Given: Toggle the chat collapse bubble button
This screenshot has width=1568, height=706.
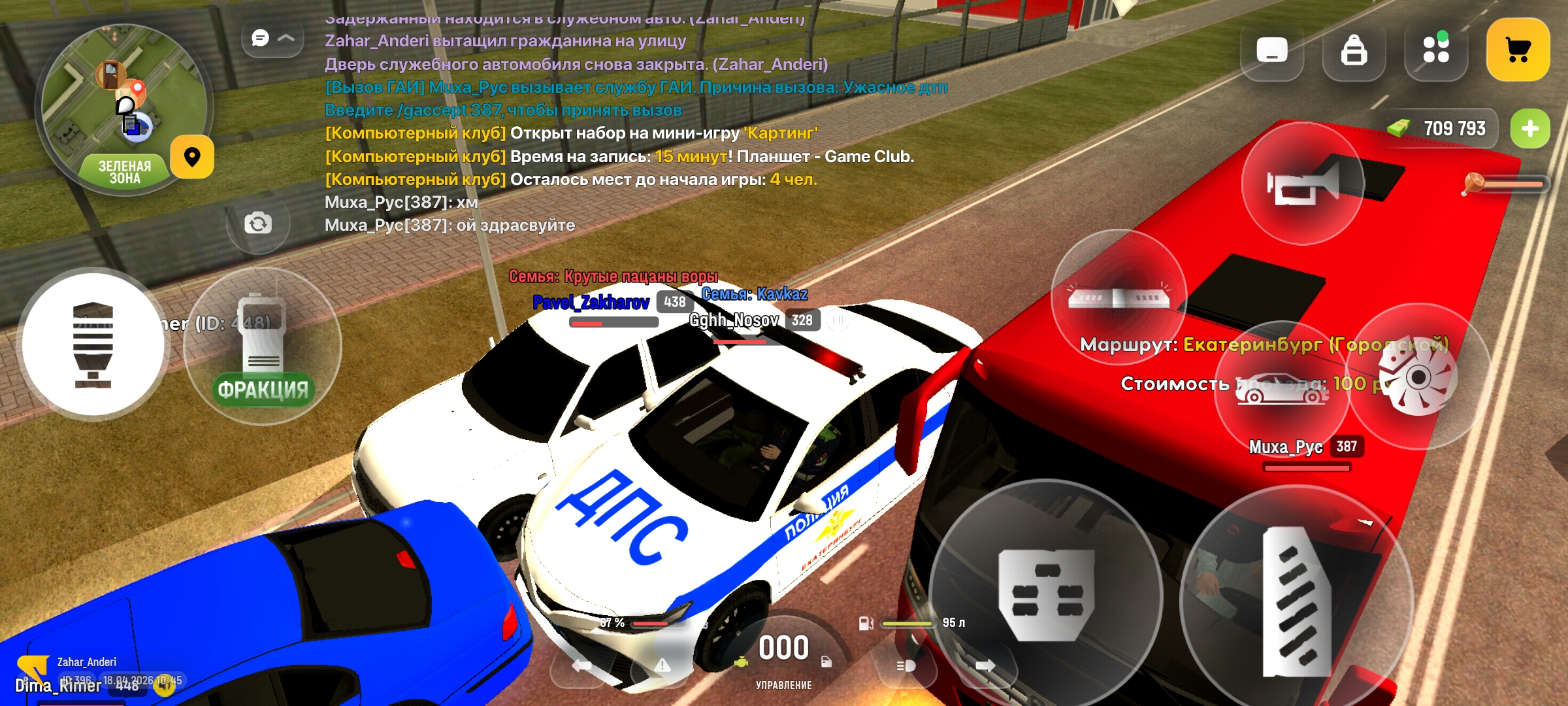Looking at the screenshot, I should [272, 39].
